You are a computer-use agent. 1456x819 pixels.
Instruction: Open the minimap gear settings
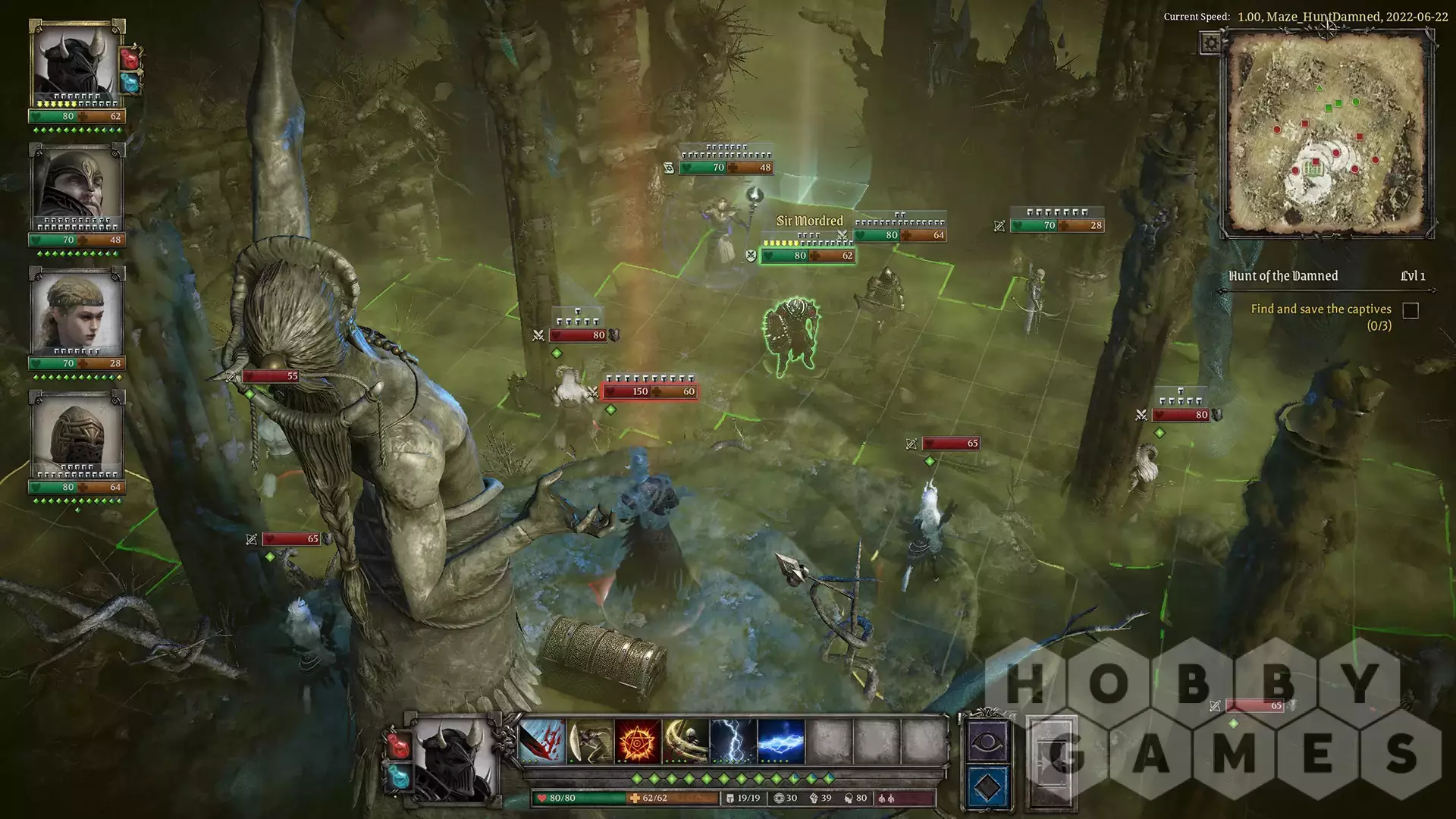1210,43
